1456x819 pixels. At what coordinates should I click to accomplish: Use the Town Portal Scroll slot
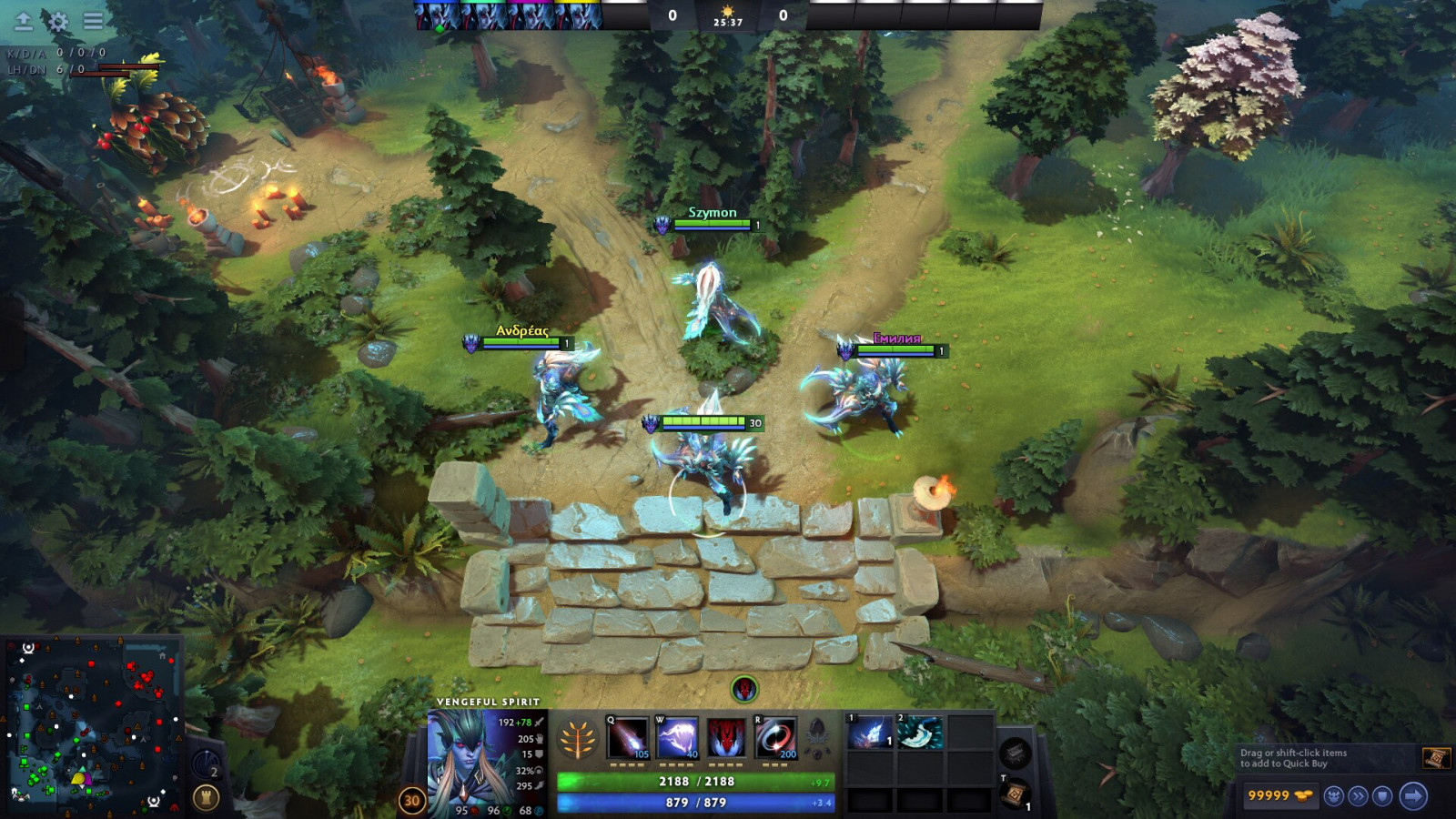pyautogui.click(x=1015, y=794)
